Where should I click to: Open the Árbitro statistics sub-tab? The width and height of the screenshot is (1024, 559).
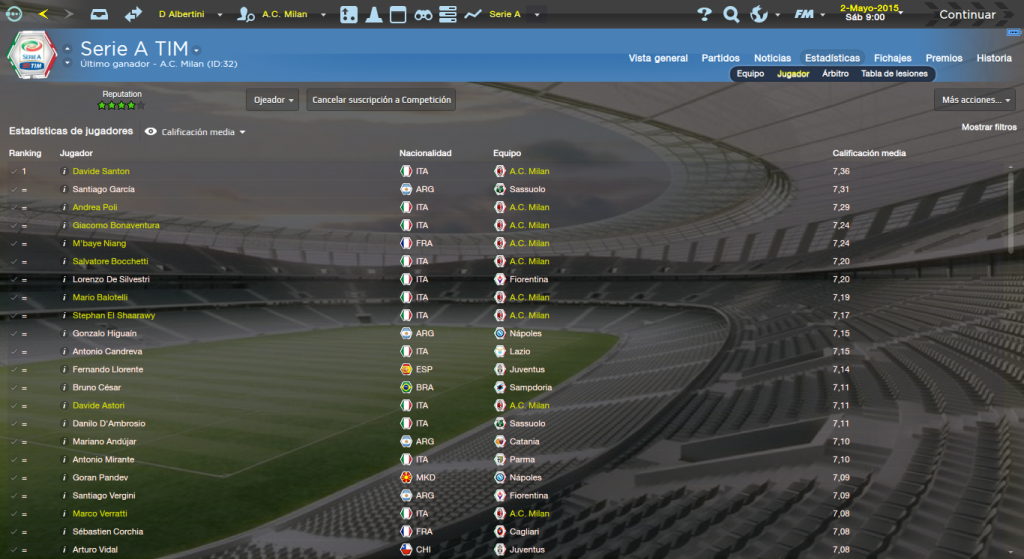(x=835, y=74)
